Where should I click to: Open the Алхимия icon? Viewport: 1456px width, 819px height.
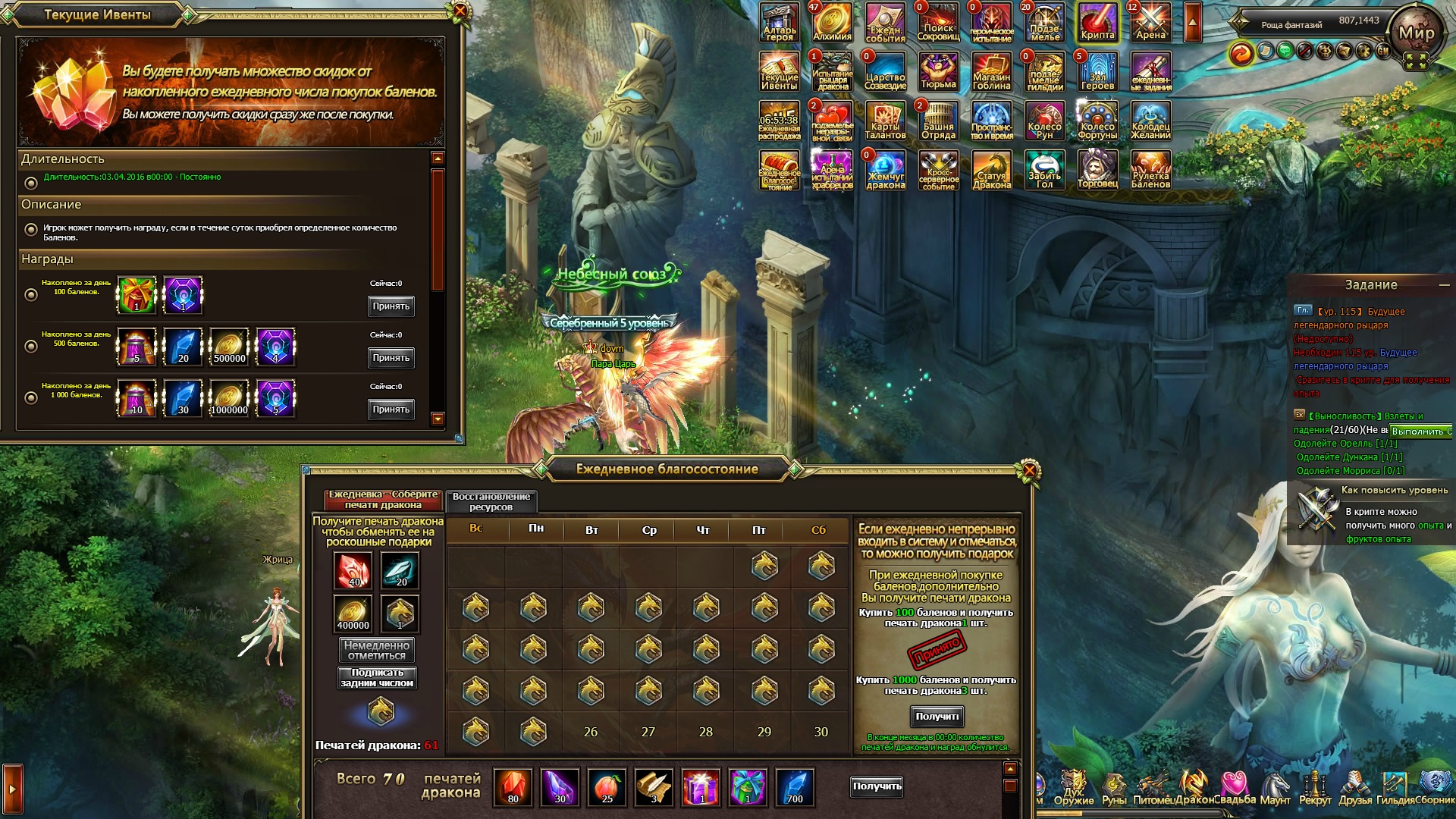coord(832,22)
